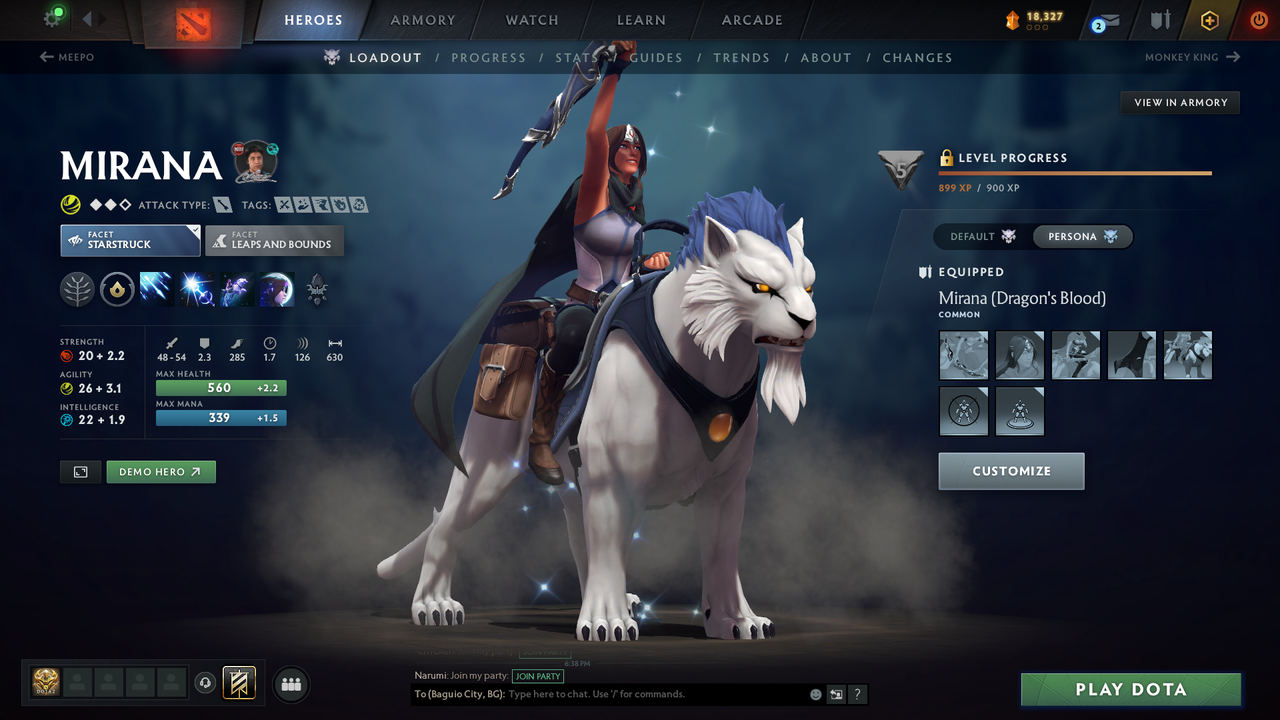Switch back to the Default hero model

coord(978,236)
